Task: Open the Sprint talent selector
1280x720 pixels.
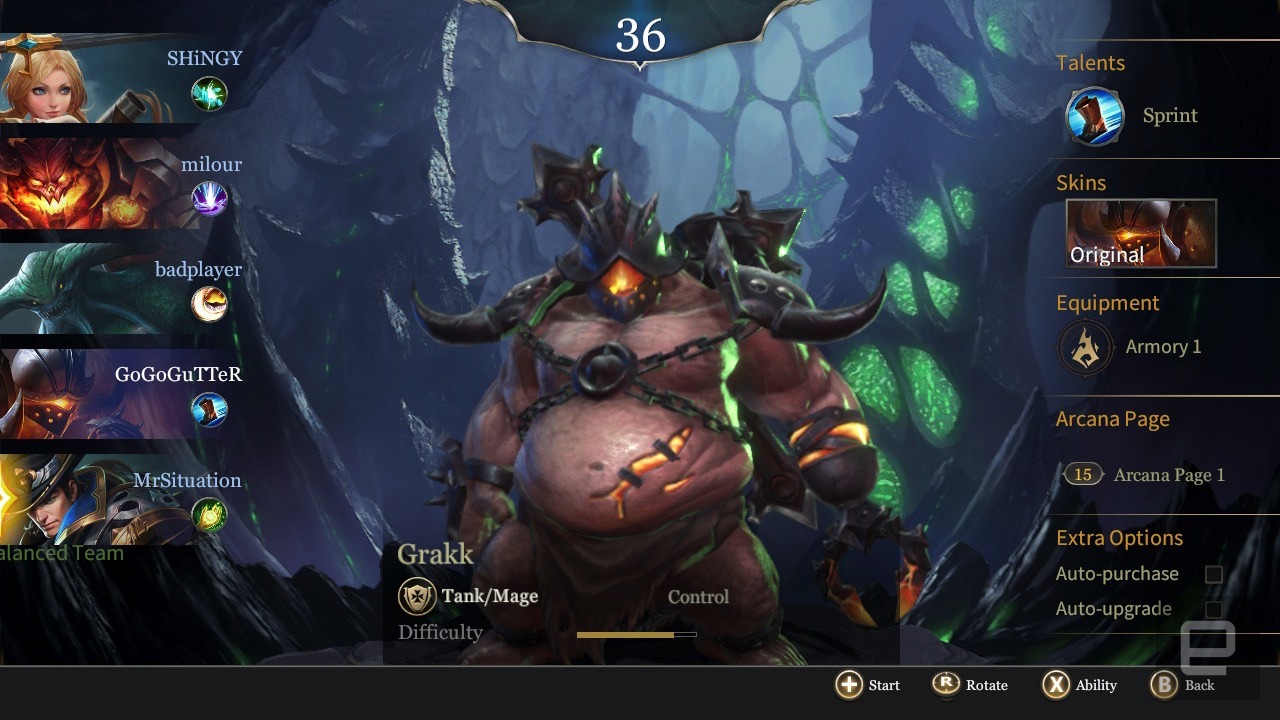Action: pyautogui.click(x=1095, y=116)
